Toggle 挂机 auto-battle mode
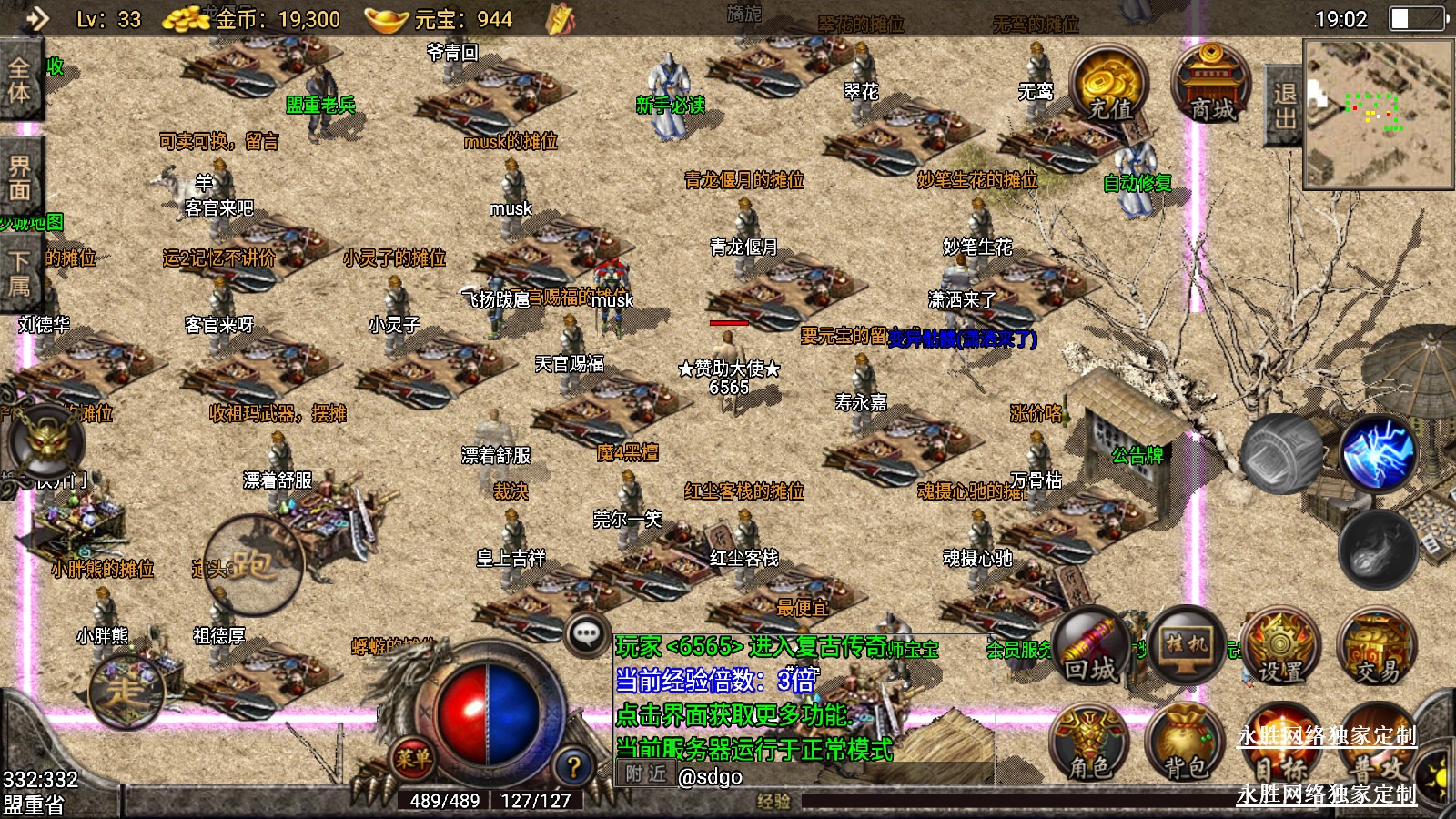Viewport: 1456px width, 819px height. (x=1186, y=645)
